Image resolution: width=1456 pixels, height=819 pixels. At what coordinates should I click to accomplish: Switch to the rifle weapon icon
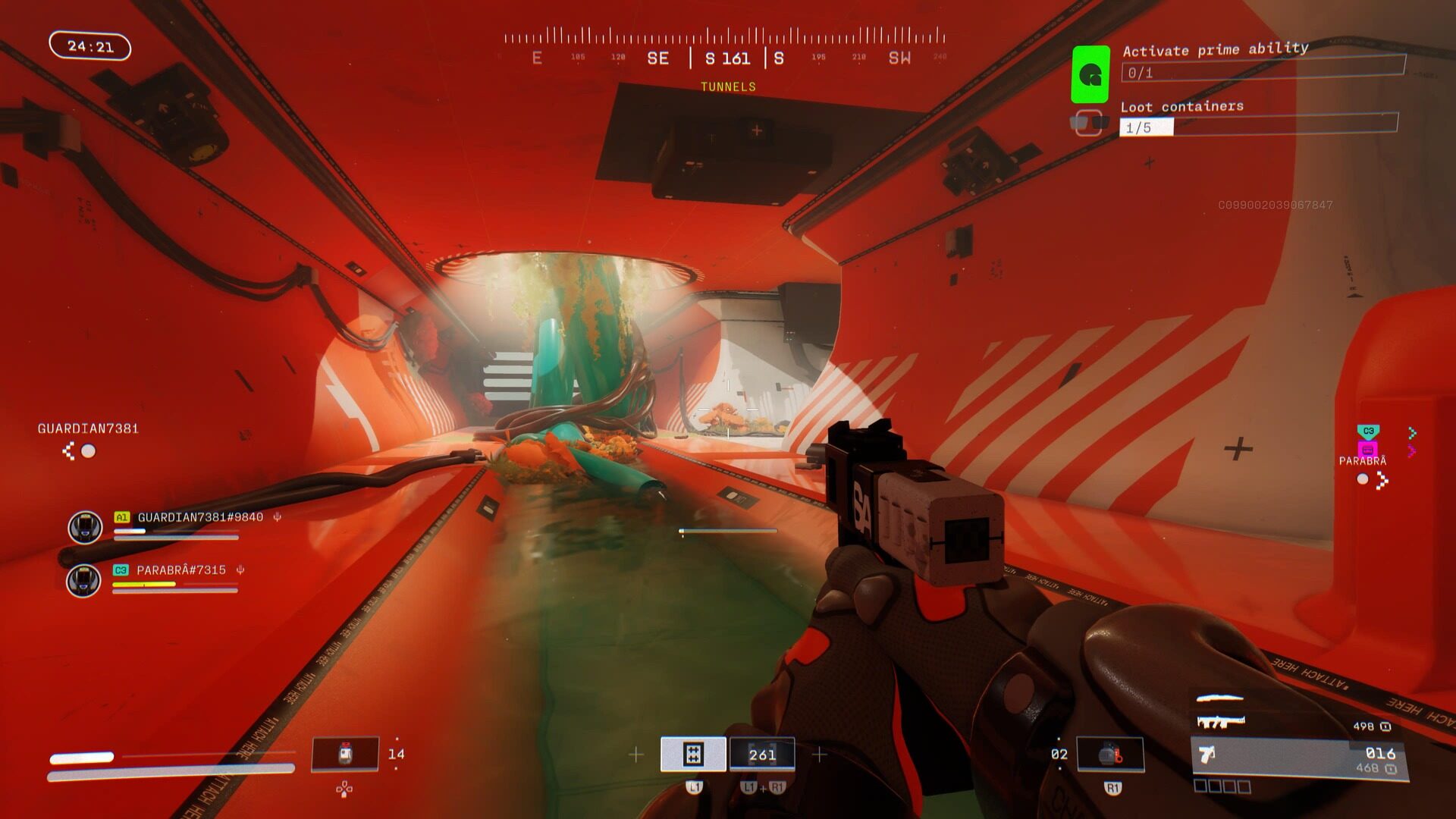tap(1220, 721)
